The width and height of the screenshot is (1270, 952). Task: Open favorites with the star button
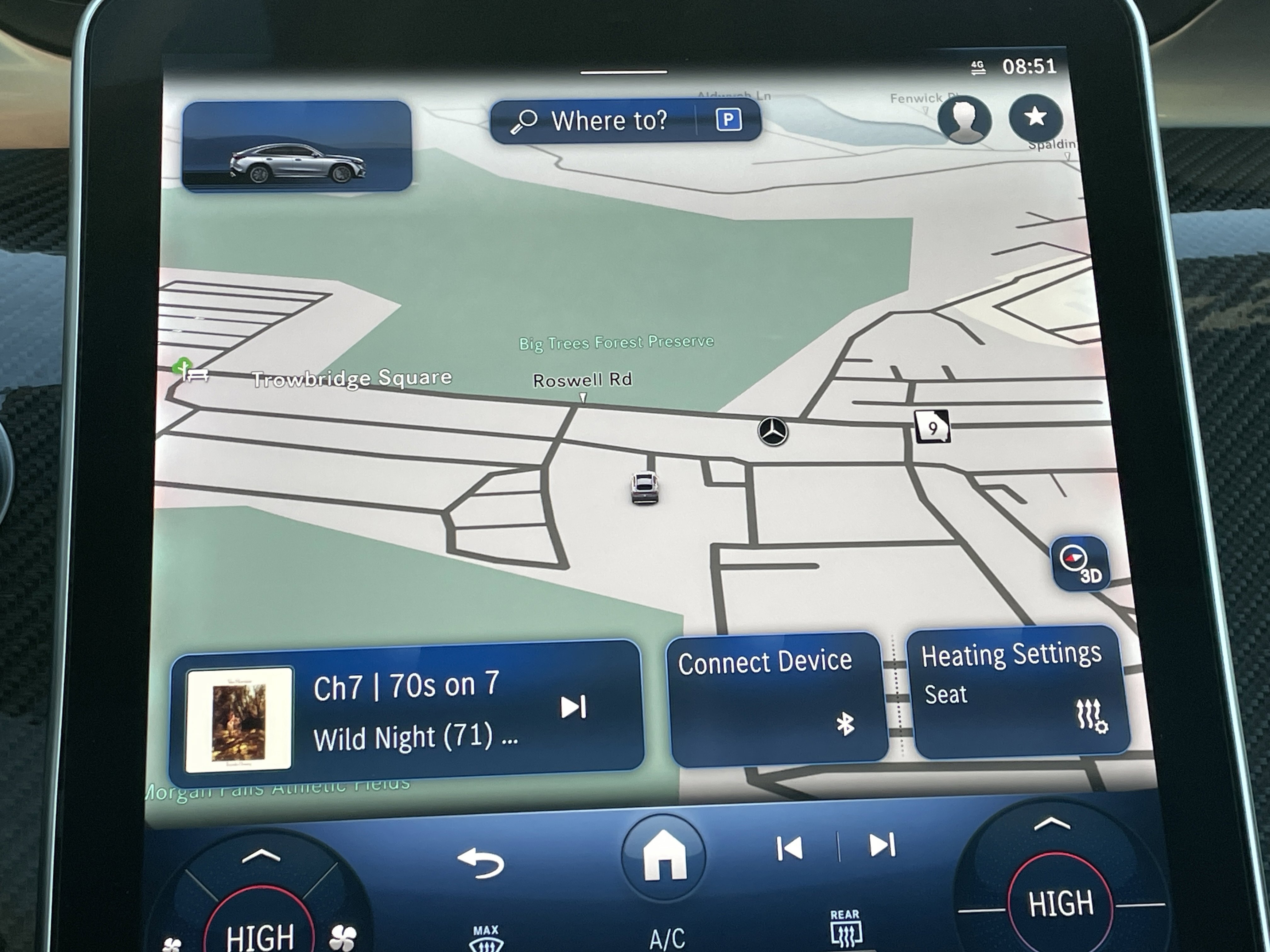(1035, 118)
